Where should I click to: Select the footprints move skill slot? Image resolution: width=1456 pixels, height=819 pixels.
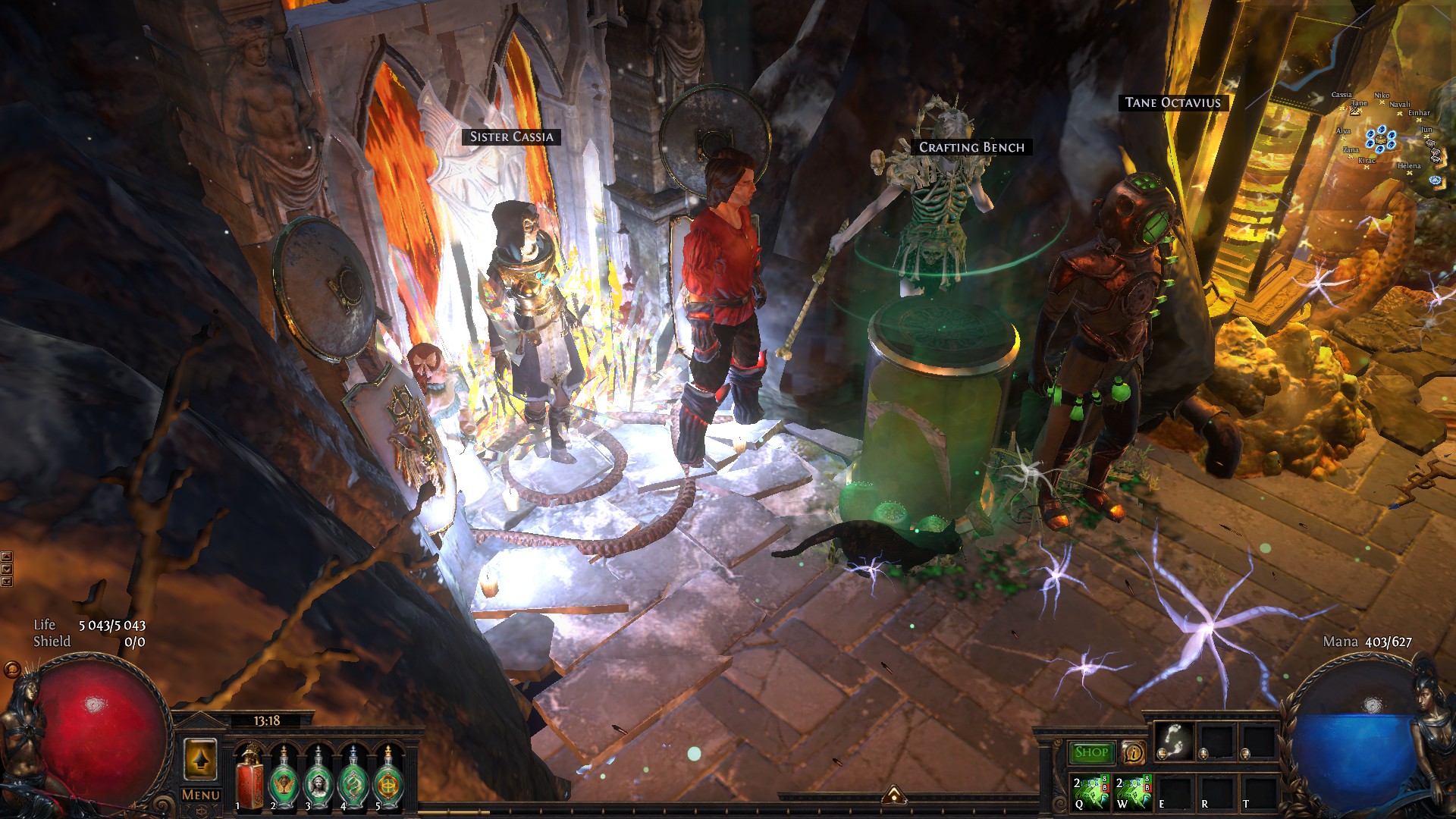click(1174, 740)
